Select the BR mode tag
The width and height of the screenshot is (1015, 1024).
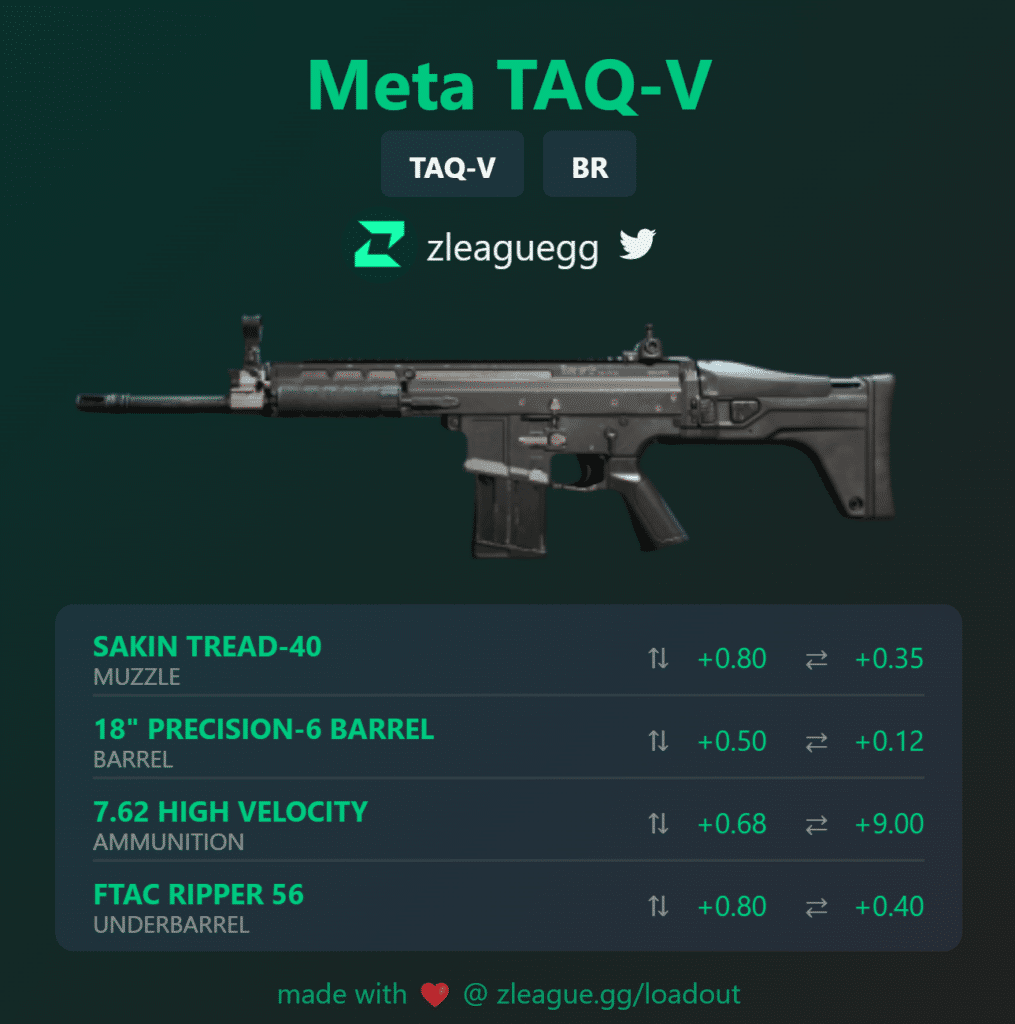click(589, 166)
